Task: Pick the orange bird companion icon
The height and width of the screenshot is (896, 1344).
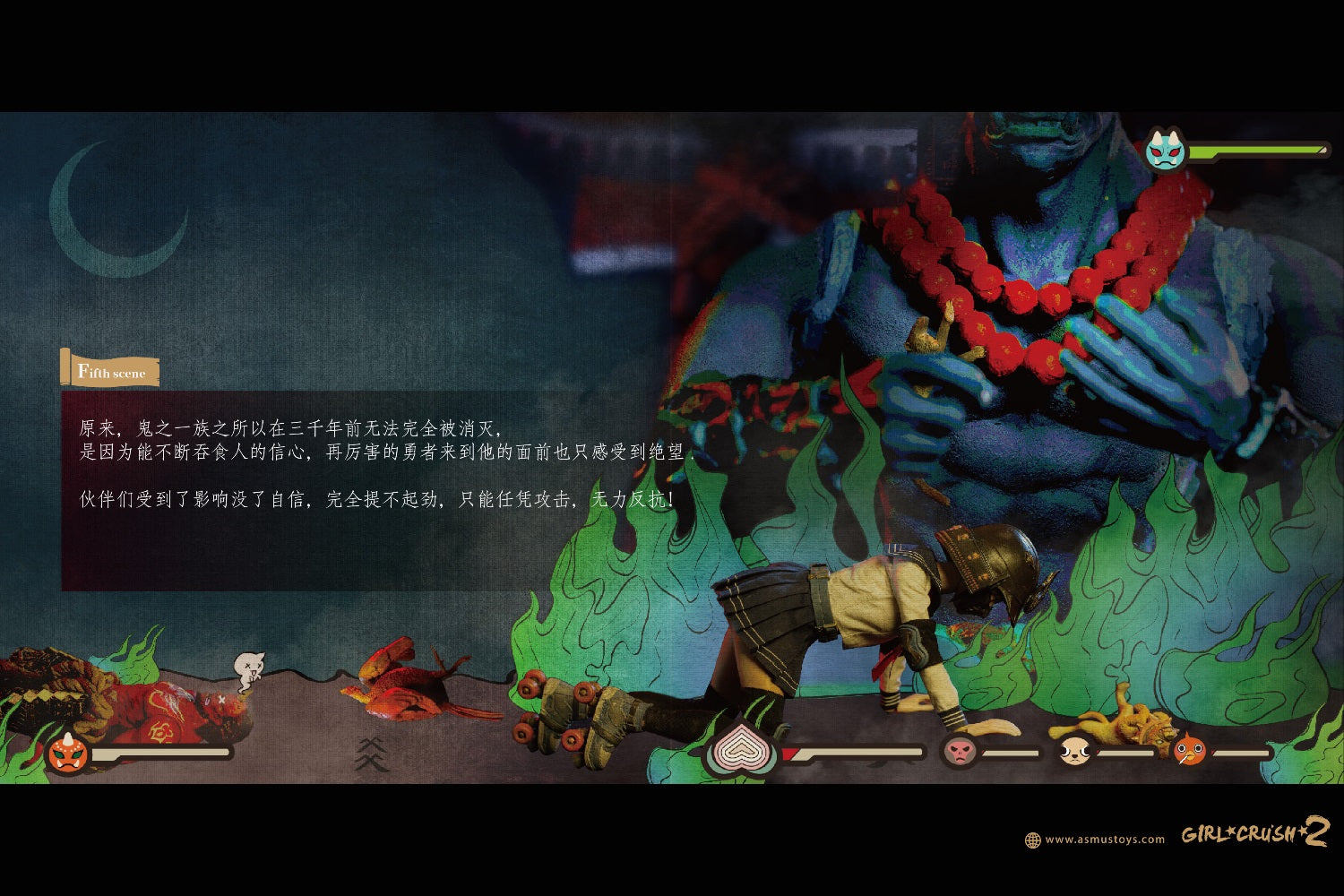Action: click(x=1190, y=751)
